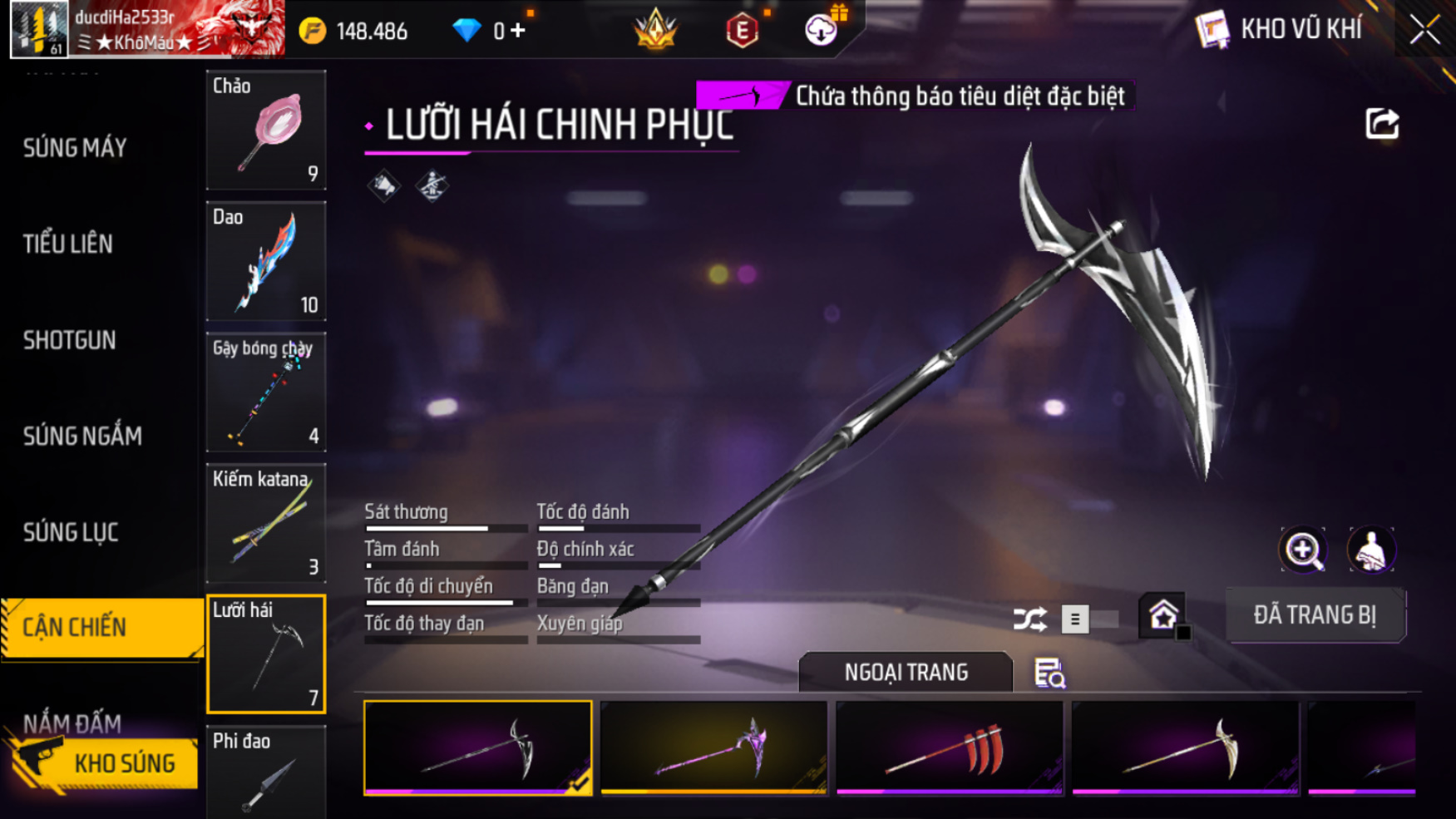
Task: Close the weapon armory screen
Action: (x=1424, y=30)
